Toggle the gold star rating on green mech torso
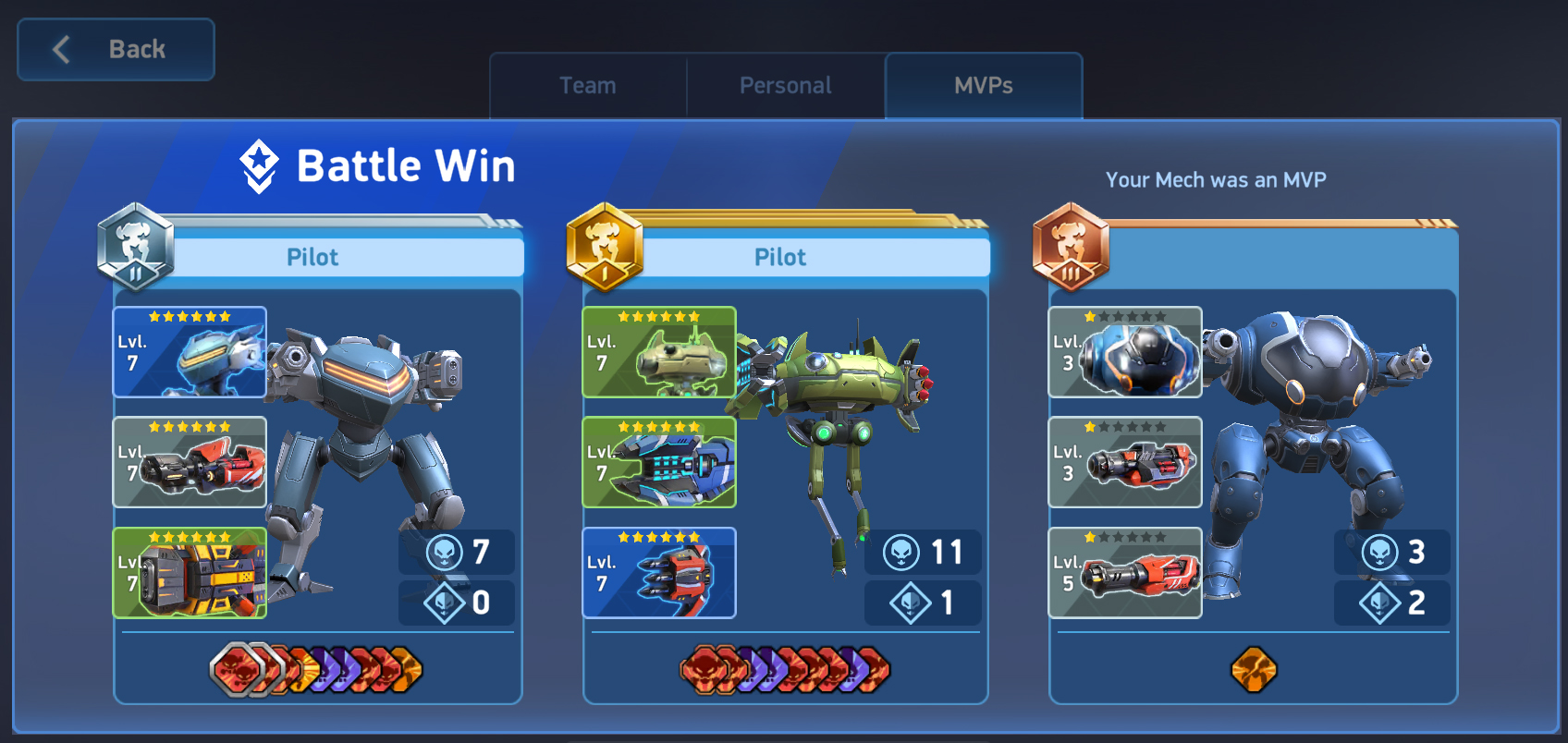This screenshot has height=743, width=1568. tap(658, 317)
